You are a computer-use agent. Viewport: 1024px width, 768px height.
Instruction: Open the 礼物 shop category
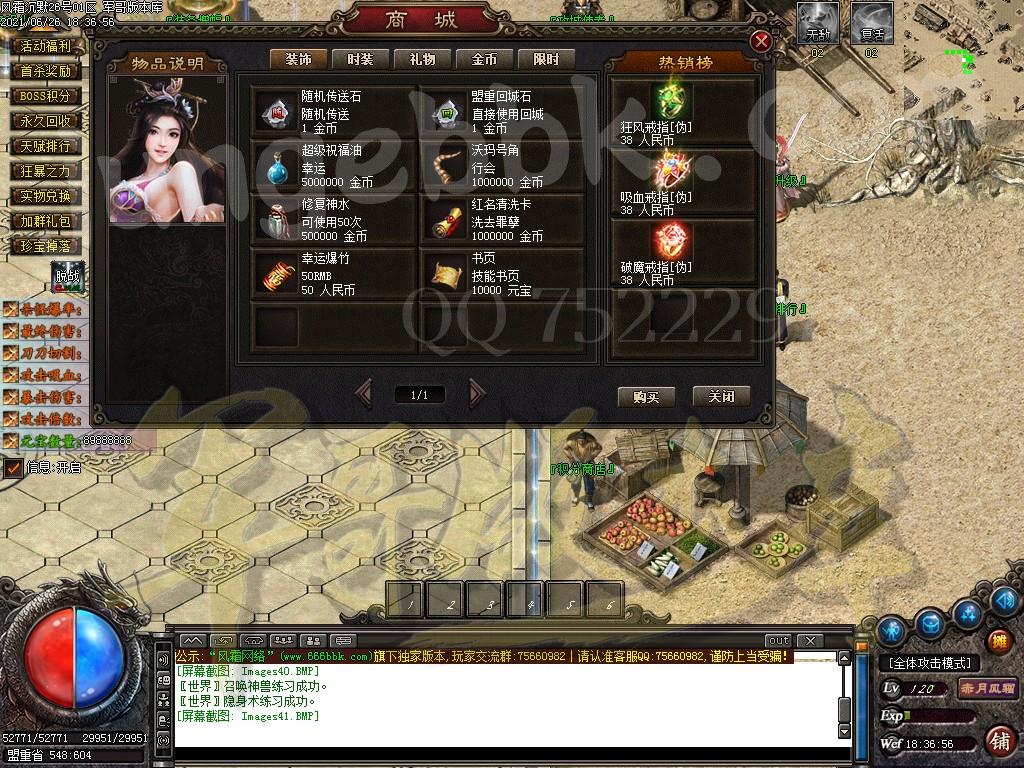(422, 59)
